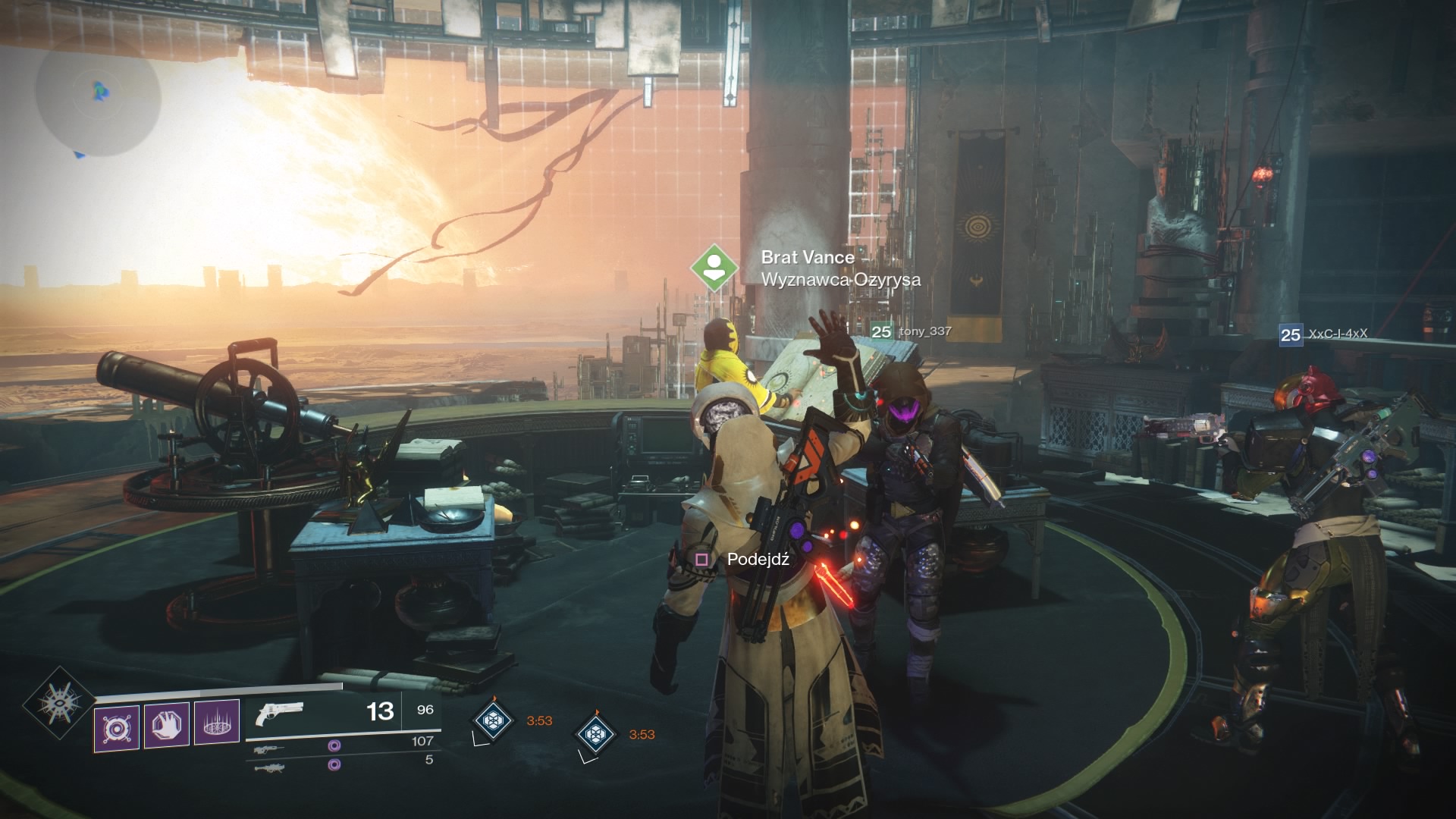Select the tony_337 player nameplate

(911, 331)
